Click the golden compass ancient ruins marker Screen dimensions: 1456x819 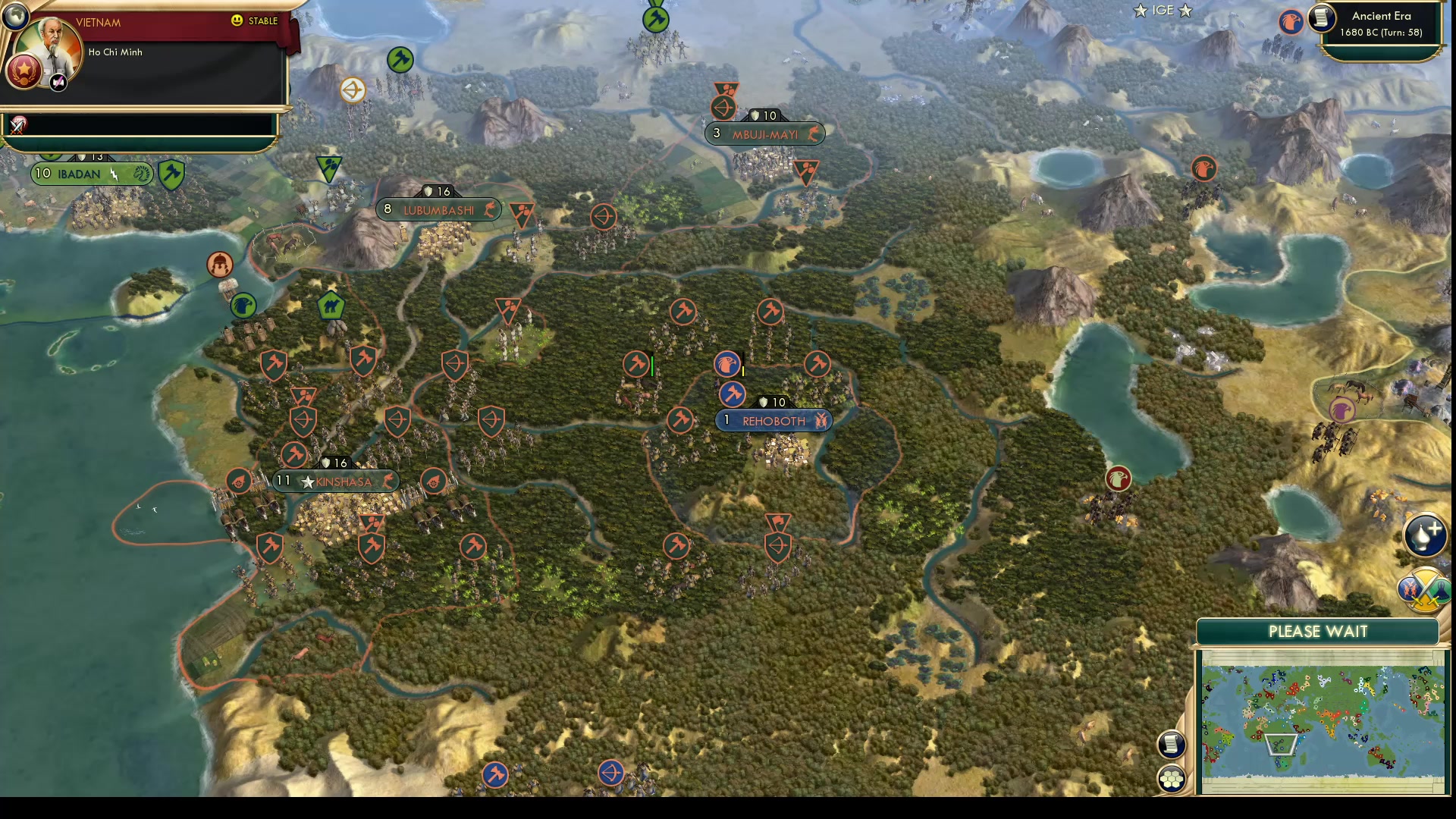(x=353, y=89)
